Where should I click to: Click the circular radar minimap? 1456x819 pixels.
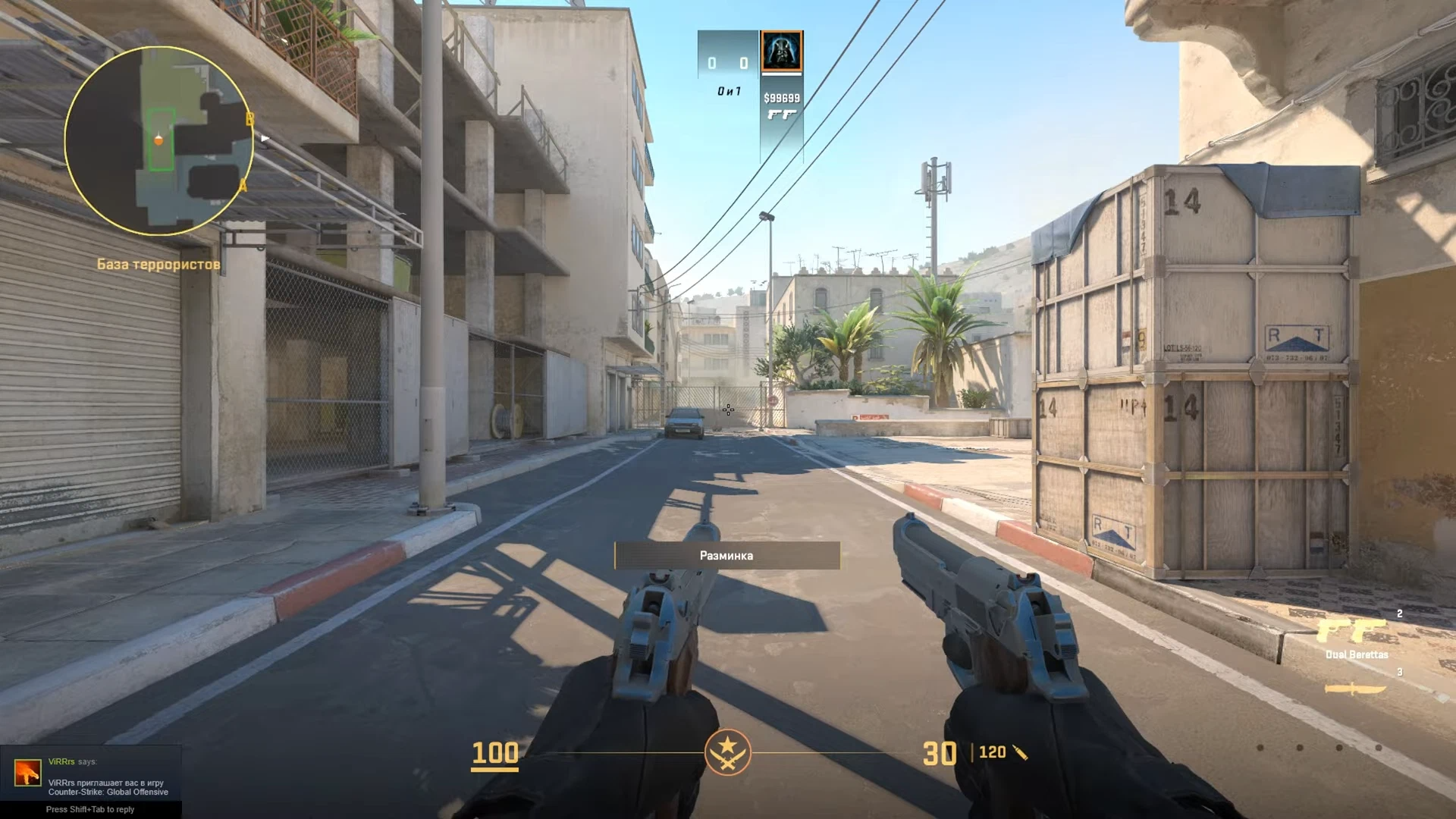159,141
